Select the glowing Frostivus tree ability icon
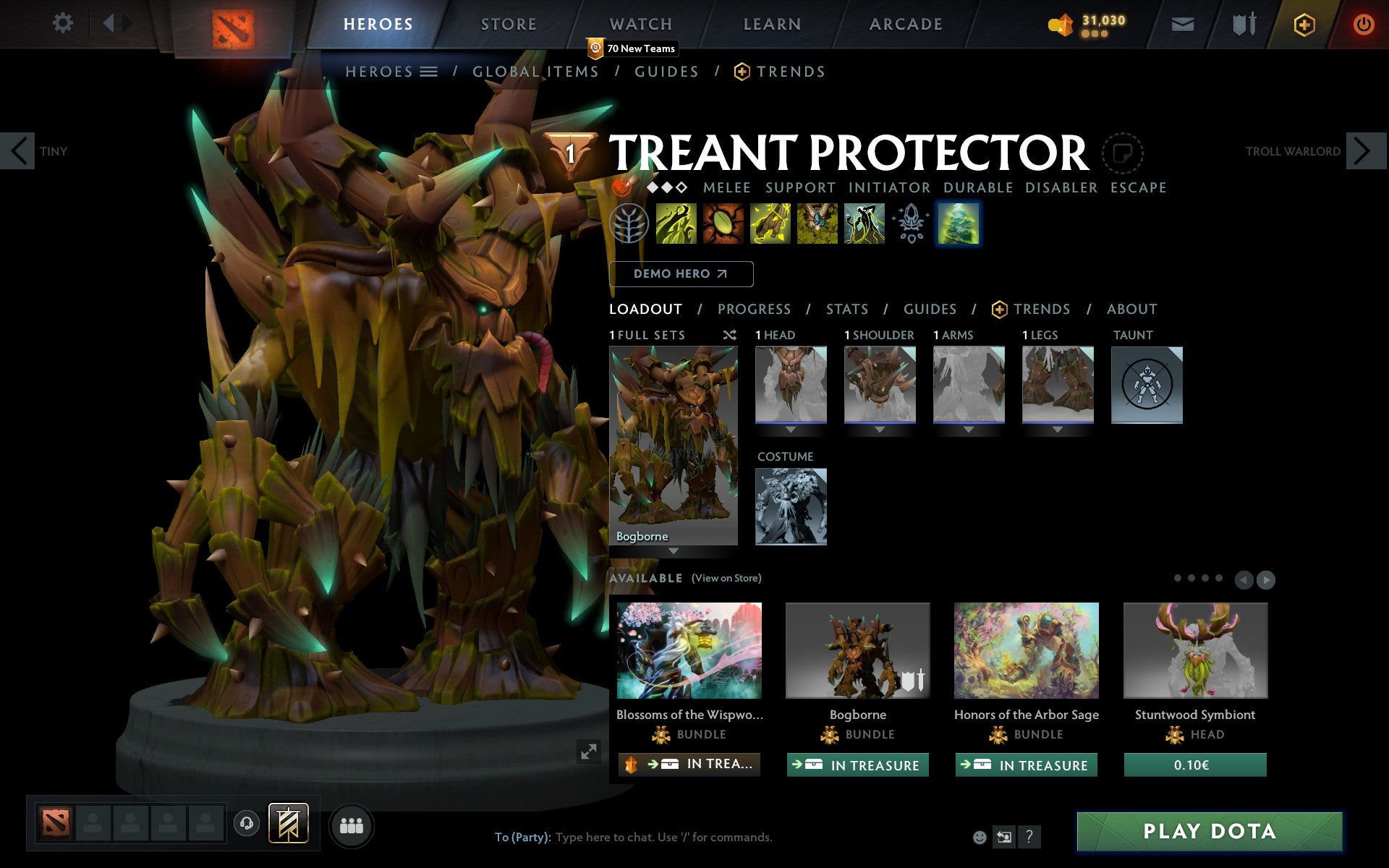The width and height of the screenshot is (1389, 868). point(959,224)
